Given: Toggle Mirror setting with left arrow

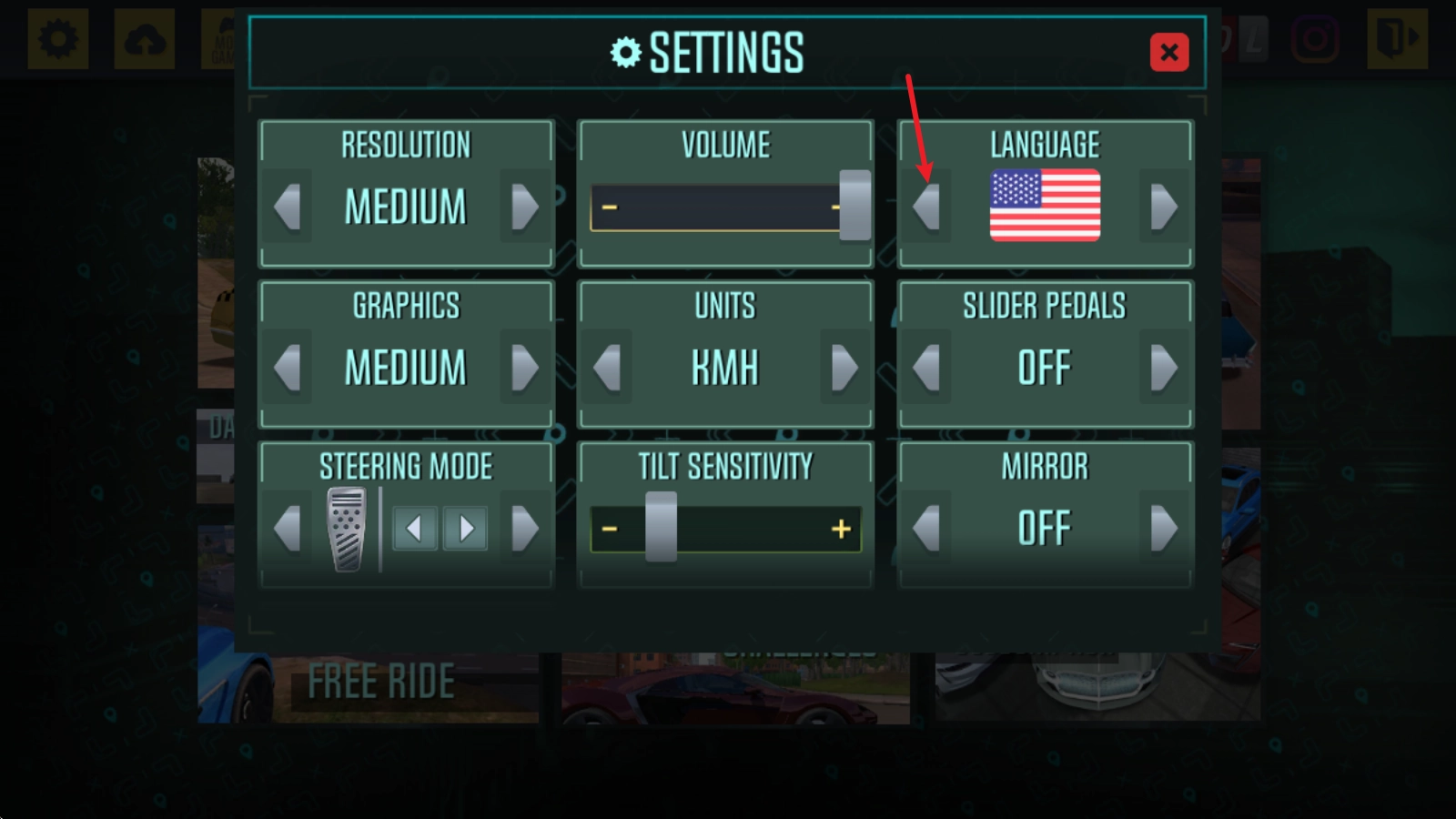Looking at the screenshot, I should tap(926, 529).
